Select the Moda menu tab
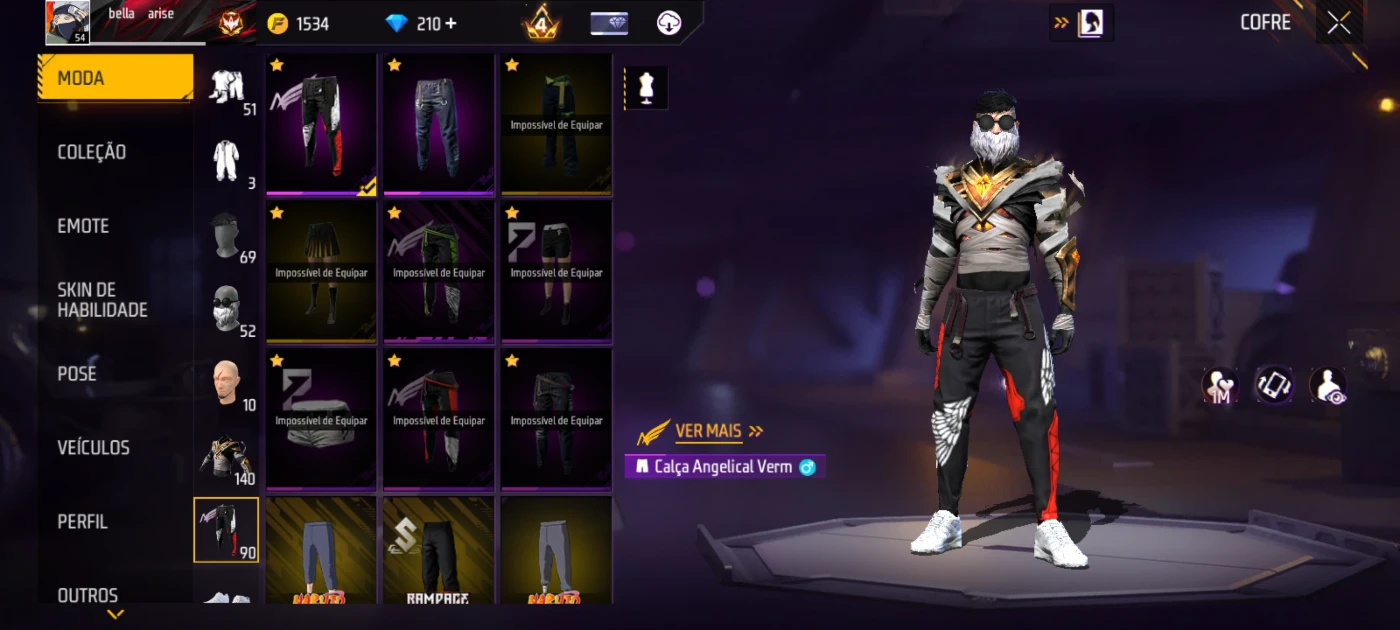 [115, 78]
